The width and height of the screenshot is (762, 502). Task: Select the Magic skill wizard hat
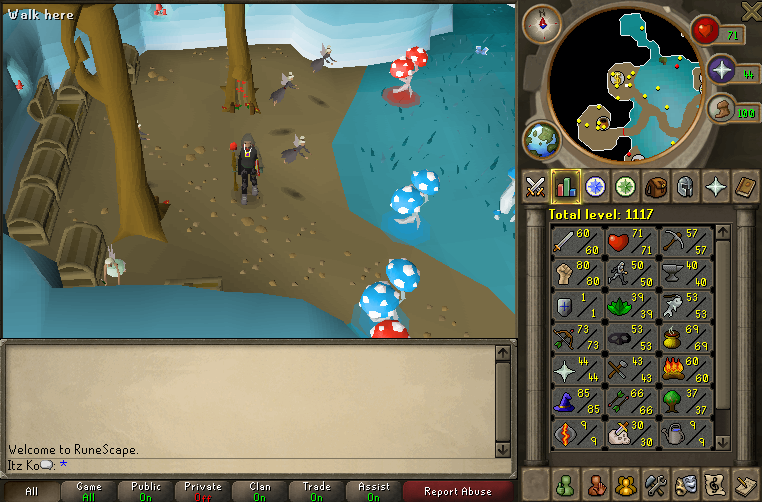coord(577,403)
